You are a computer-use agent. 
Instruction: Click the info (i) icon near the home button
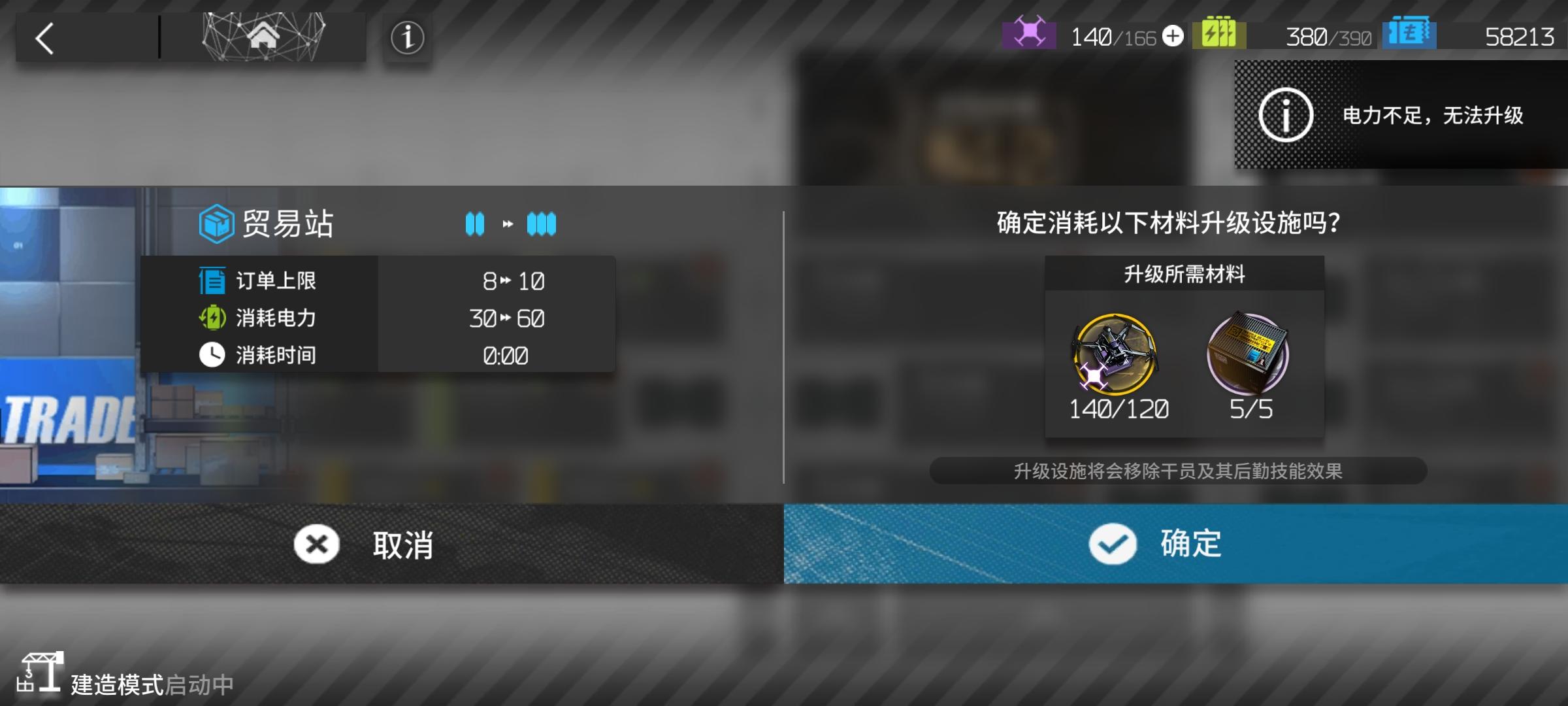tap(407, 38)
